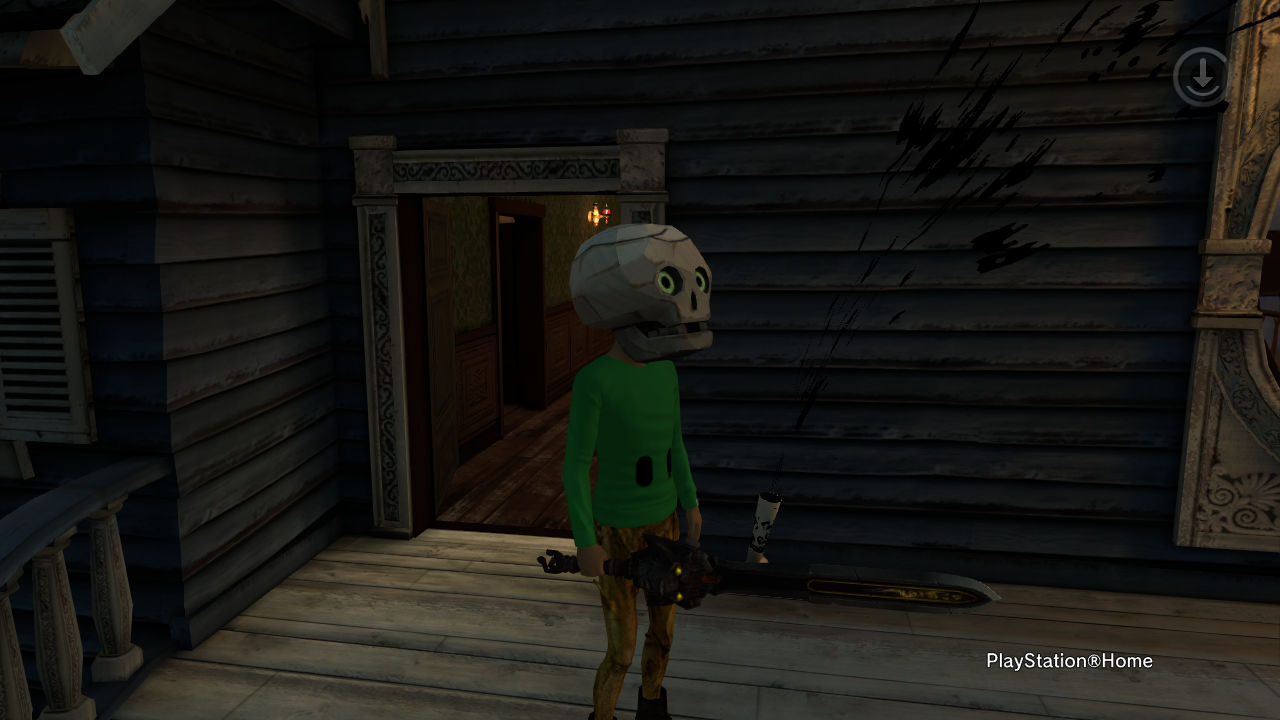Click the circular download arrow icon
This screenshot has width=1280, height=720.
click(1200, 76)
